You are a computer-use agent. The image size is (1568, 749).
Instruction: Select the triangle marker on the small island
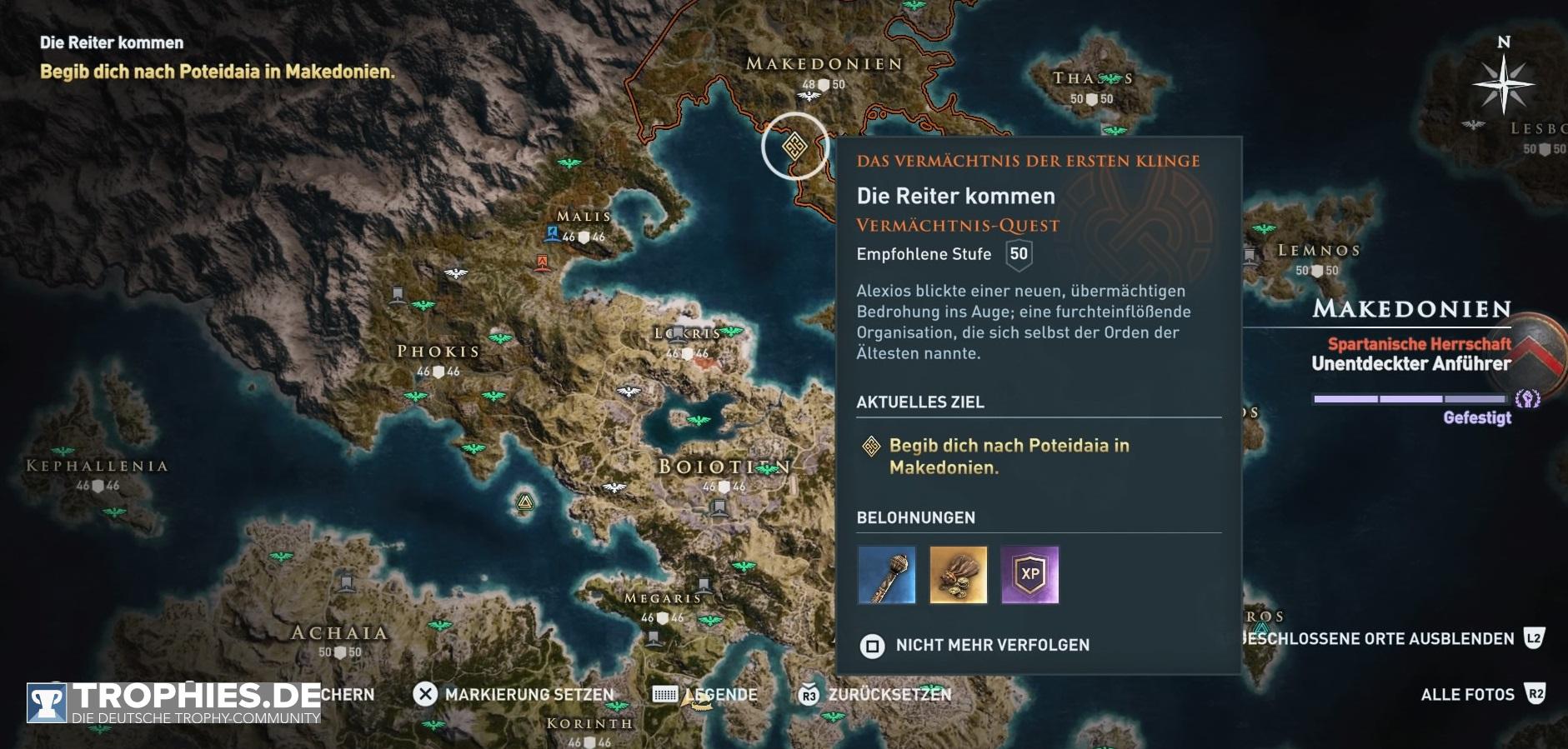[x=524, y=502]
